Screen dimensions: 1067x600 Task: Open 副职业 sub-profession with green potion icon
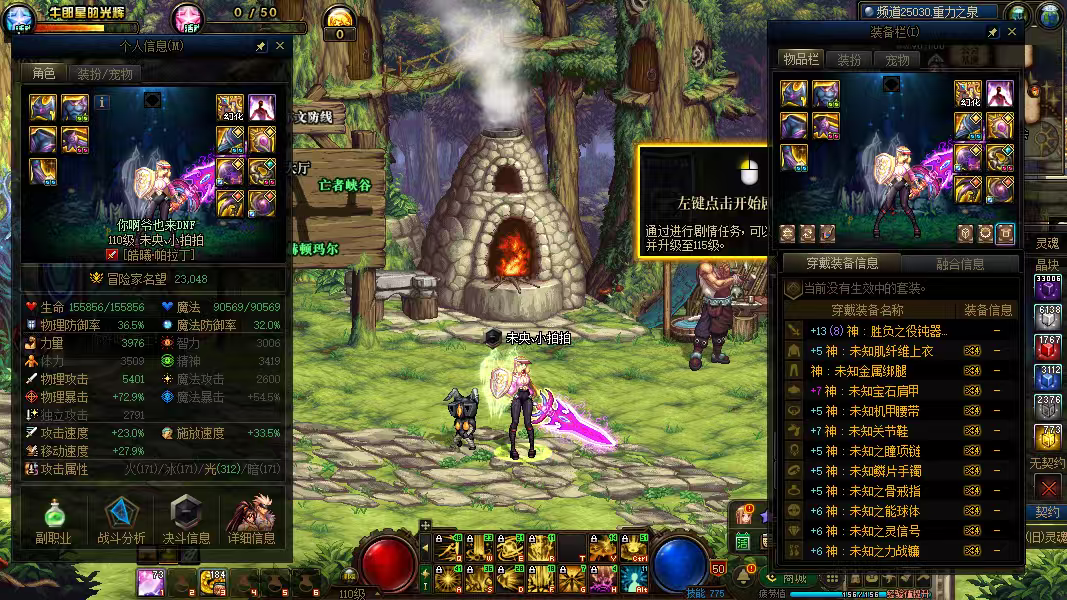pos(53,522)
